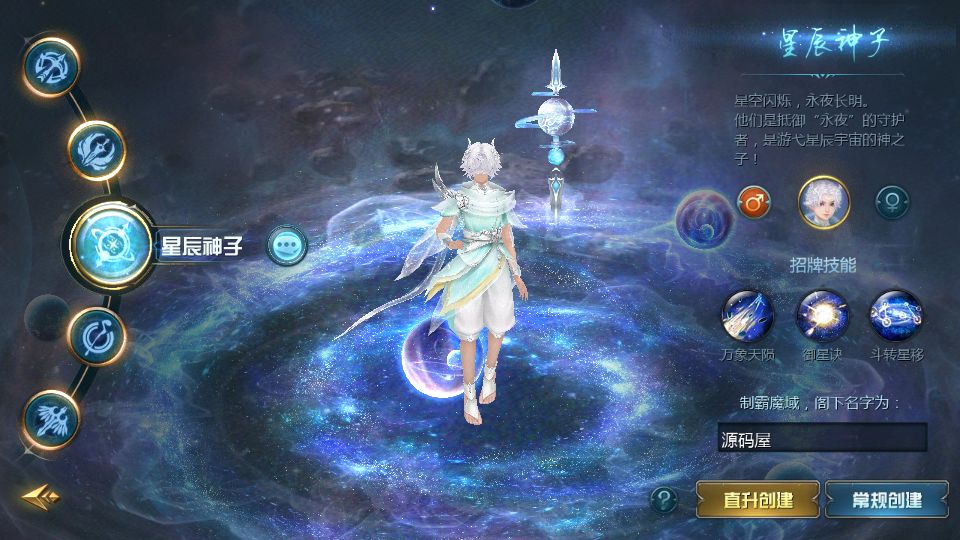Show the 御星诀 skill icon
960x540 pixels.
coord(822,315)
